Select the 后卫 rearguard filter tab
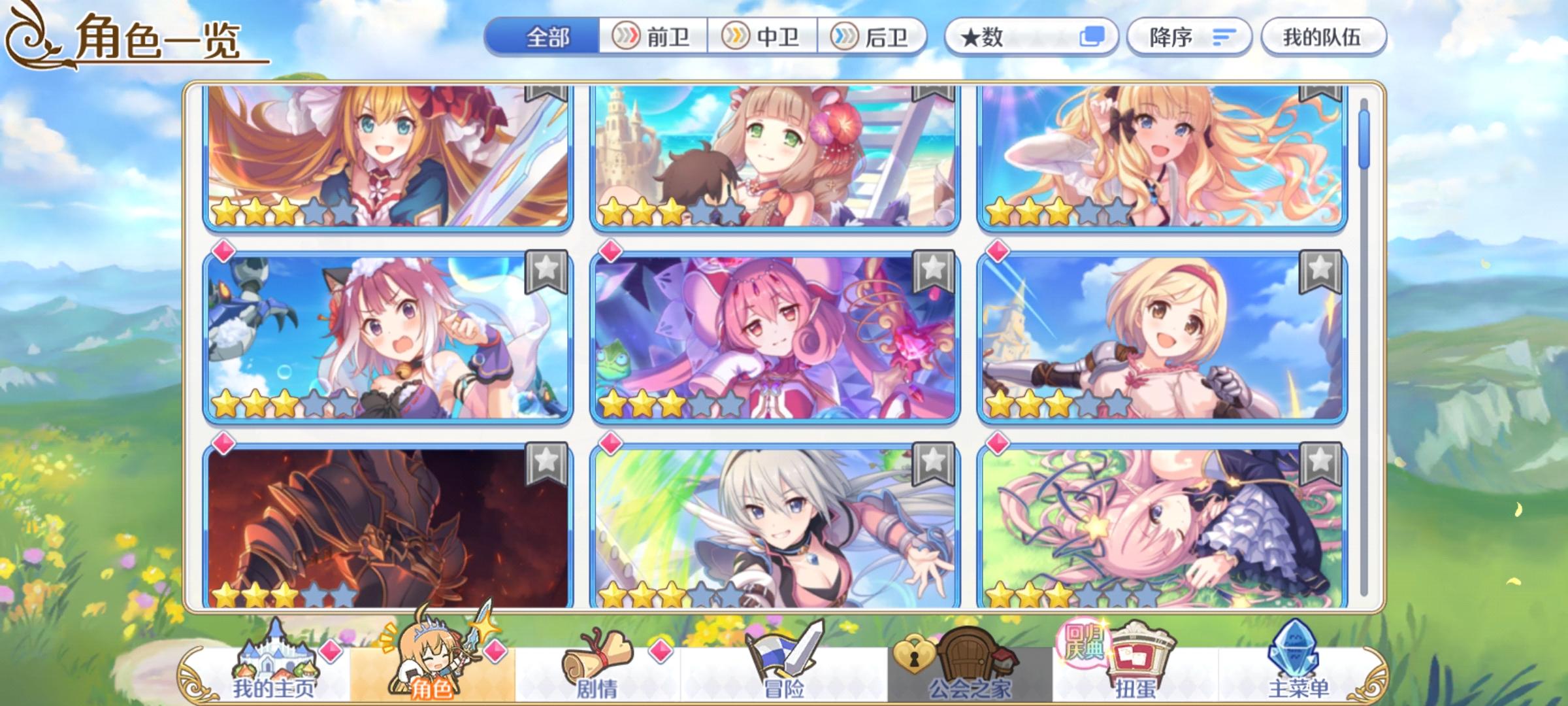1568x706 pixels. [874, 37]
